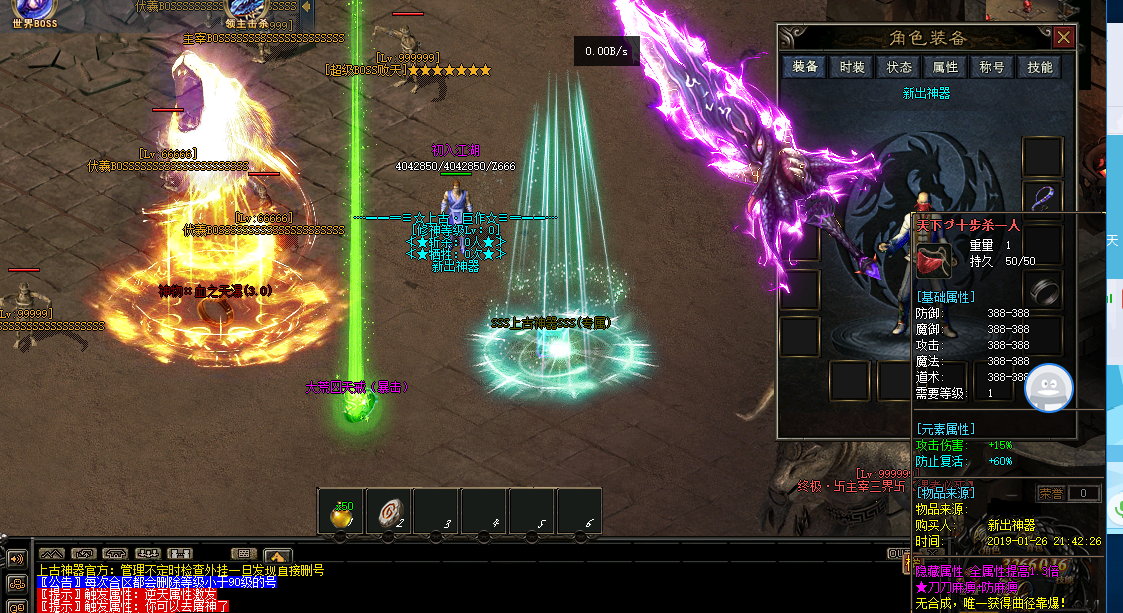Select the dark ring equipment slot
1123x613 pixels.
click(x=1042, y=291)
